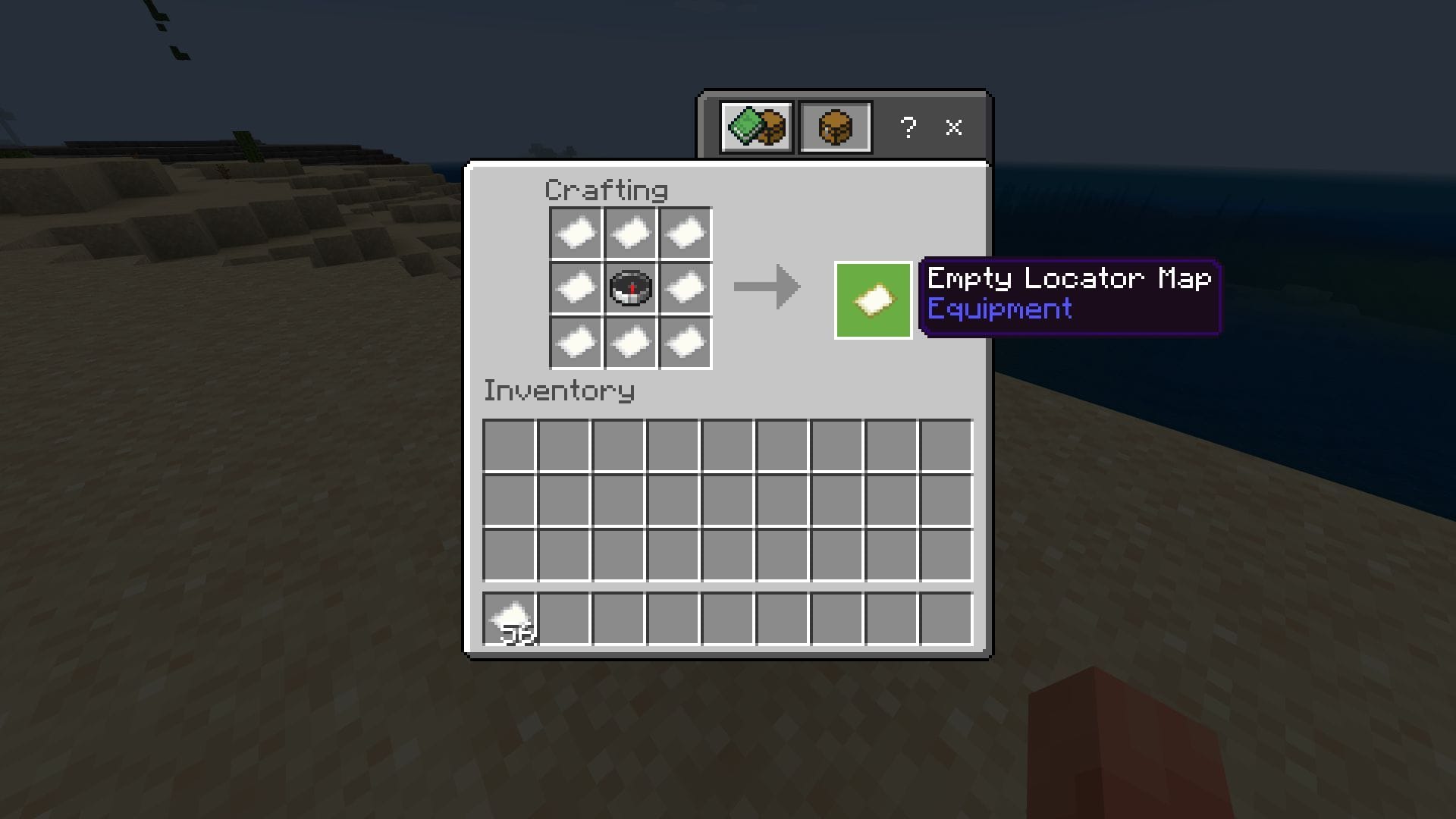Screen dimensions: 1456x819
Task: Take the Empty Locator Map from the output slot
Action: [x=873, y=299]
